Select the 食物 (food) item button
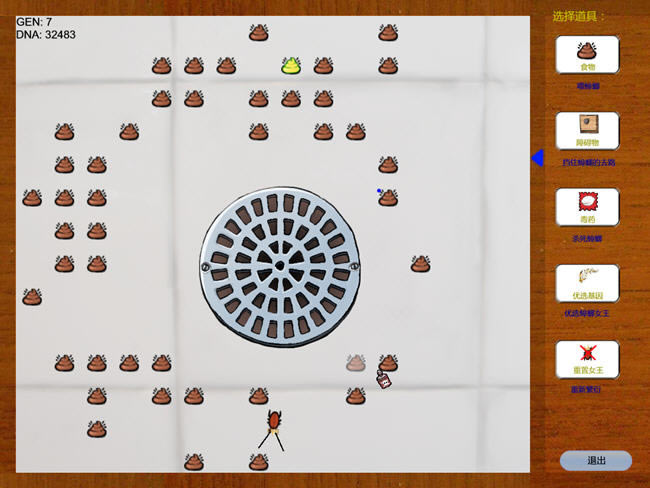 pos(587,55)
